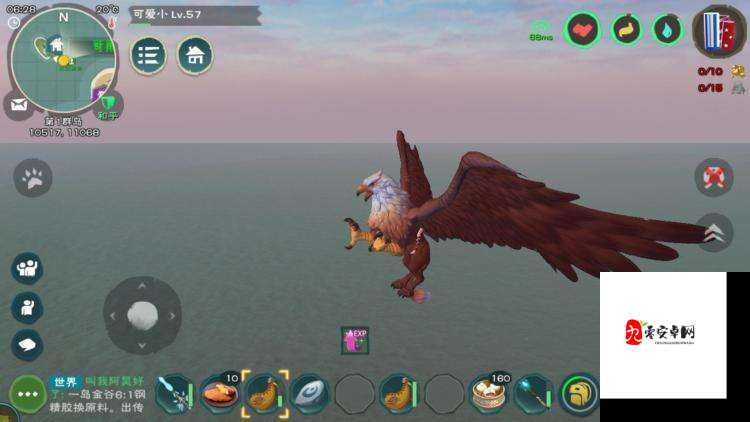Image resolution: width=750 pixels, height=422 pixels.
Task: Open the 世界 world chat box
Action: click(98, 394)
